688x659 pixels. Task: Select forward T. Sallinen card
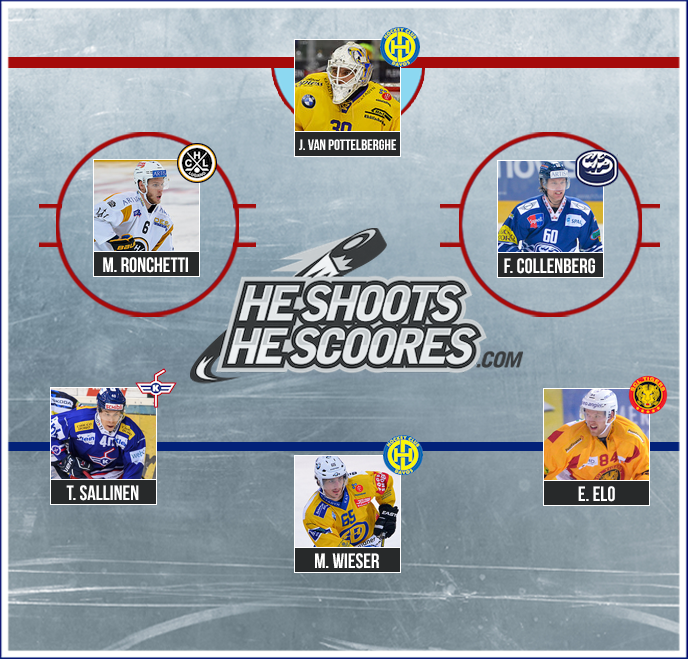click(x=103, y=445)
